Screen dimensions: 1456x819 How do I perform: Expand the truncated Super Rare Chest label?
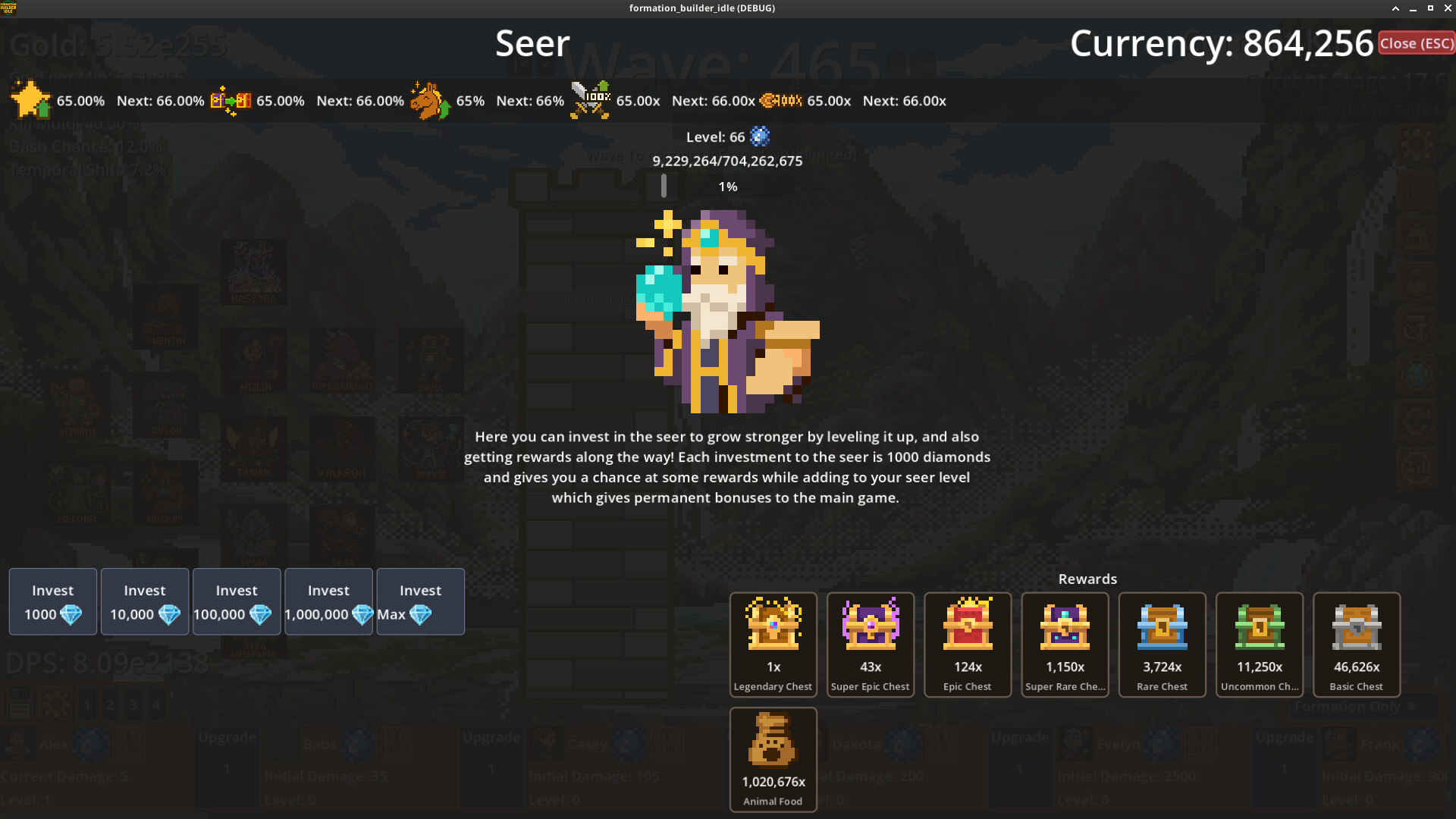point(1065,686)
